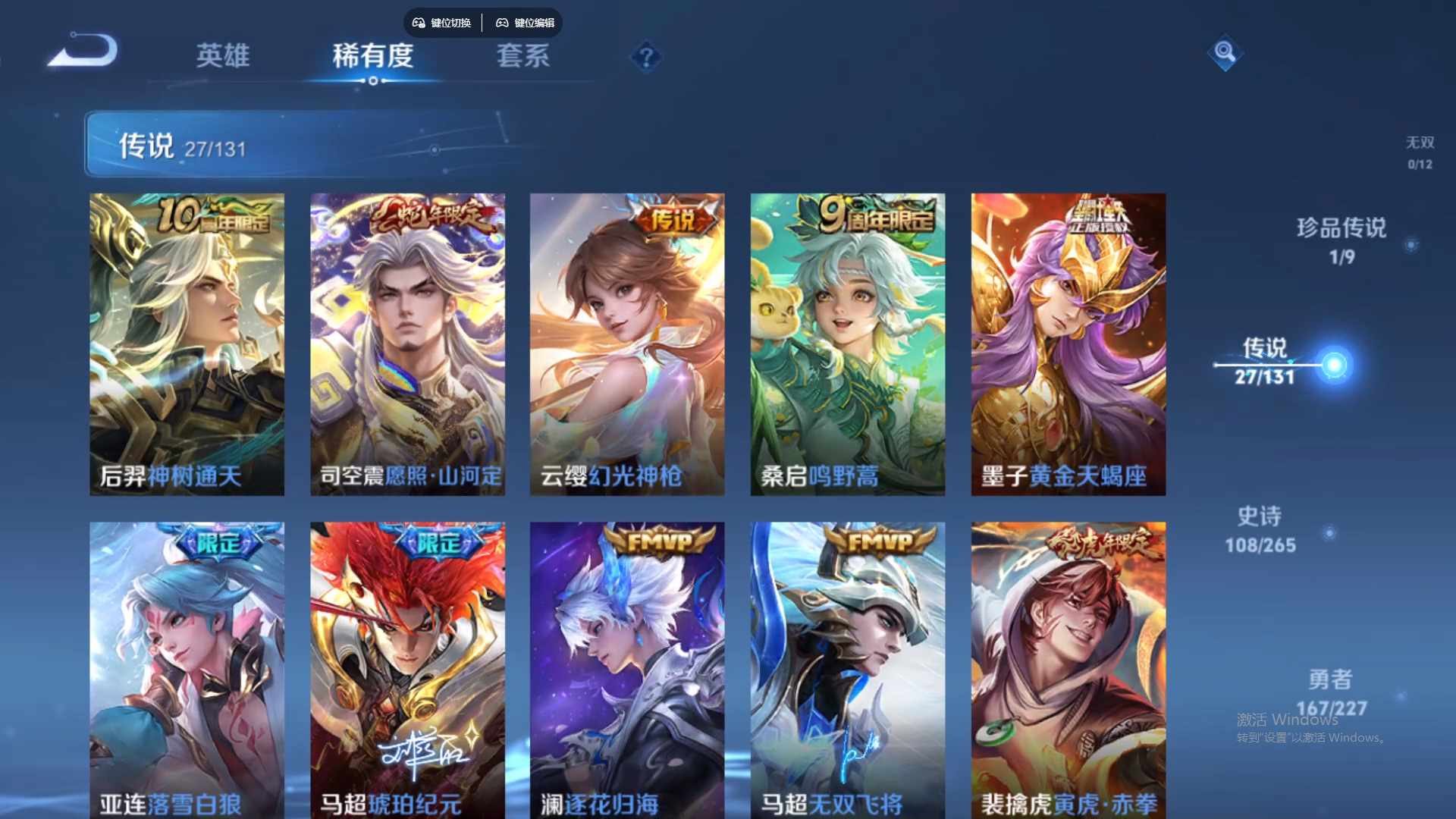
Task: Open search with the magnifier icon
Action: pos(1225,54)
